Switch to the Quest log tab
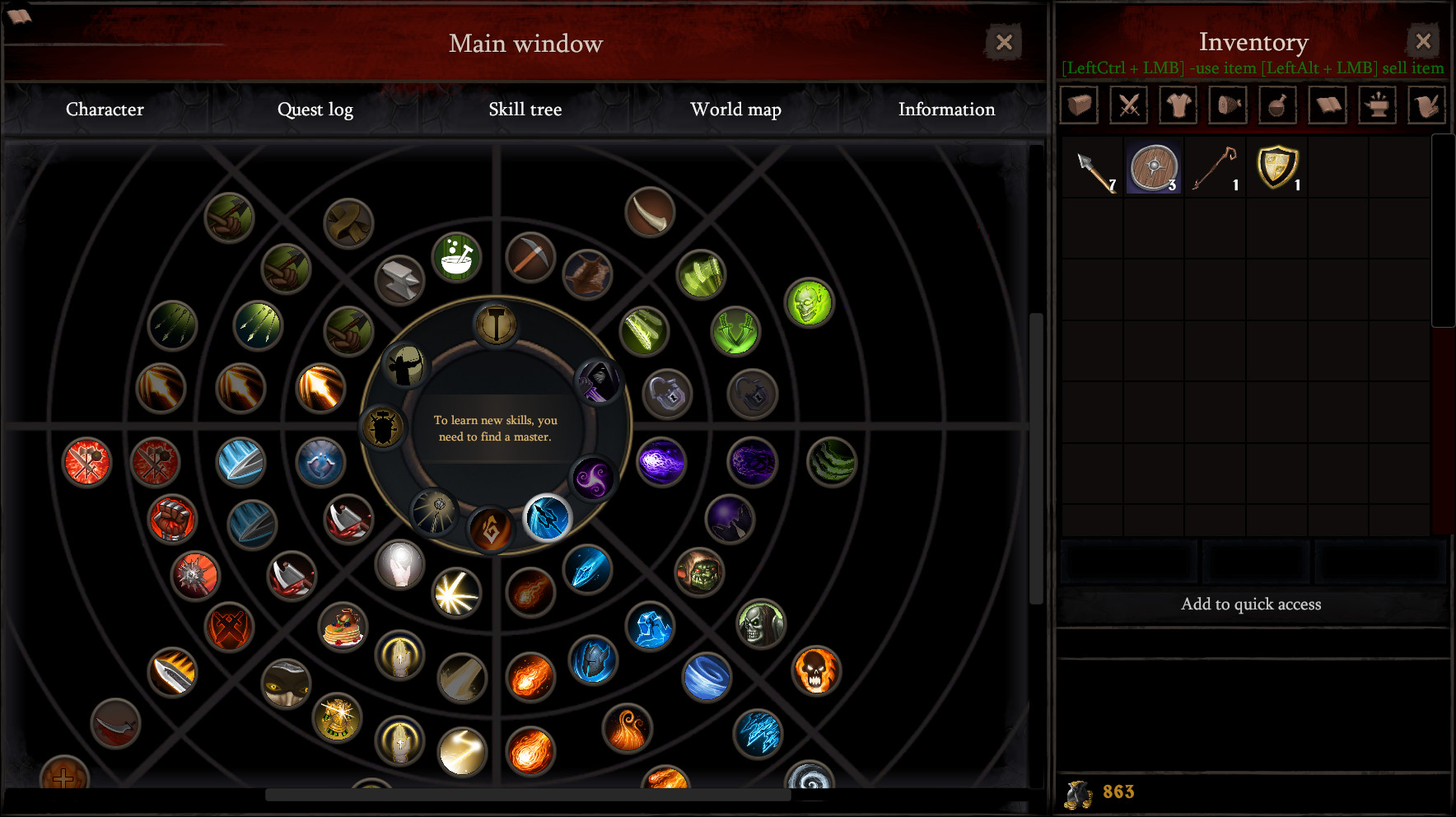Viewport: 1456px width, 817px height. pyautogui.click(x=315, y=109)
